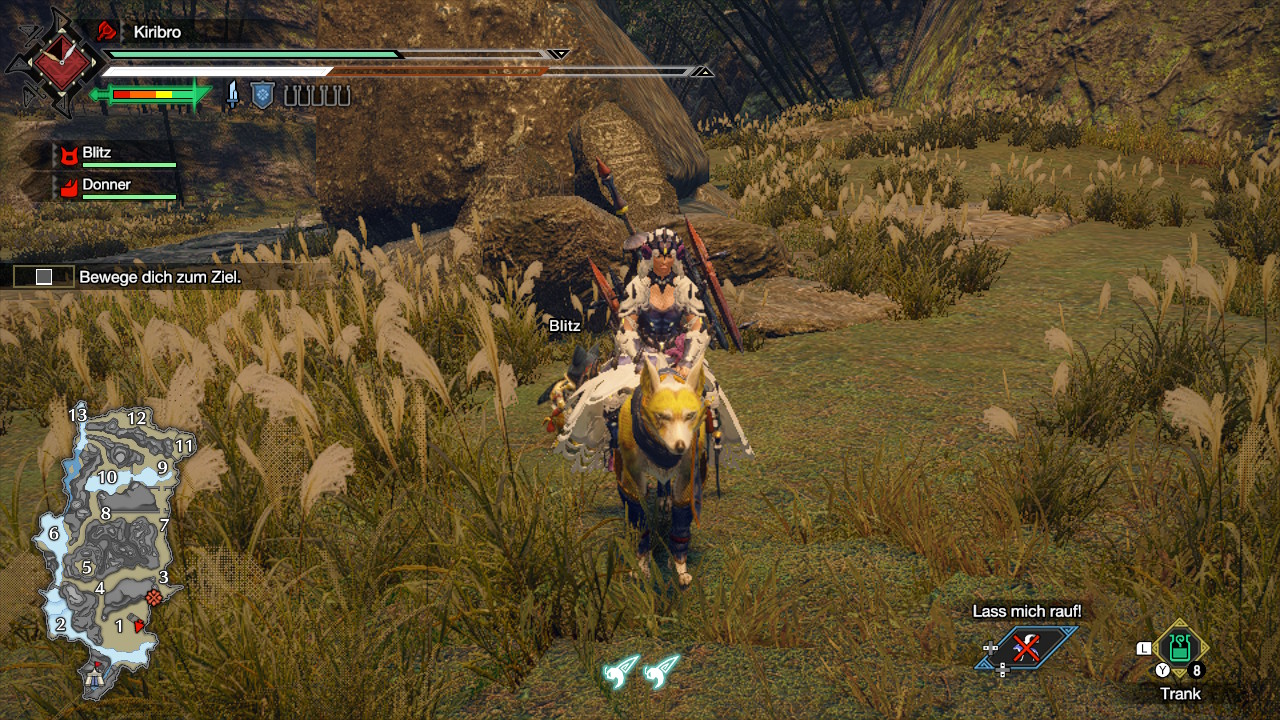Viewport: 1280px width, 720px height.
Task: Click the wirebug charge icons
Action: [641, 670]
